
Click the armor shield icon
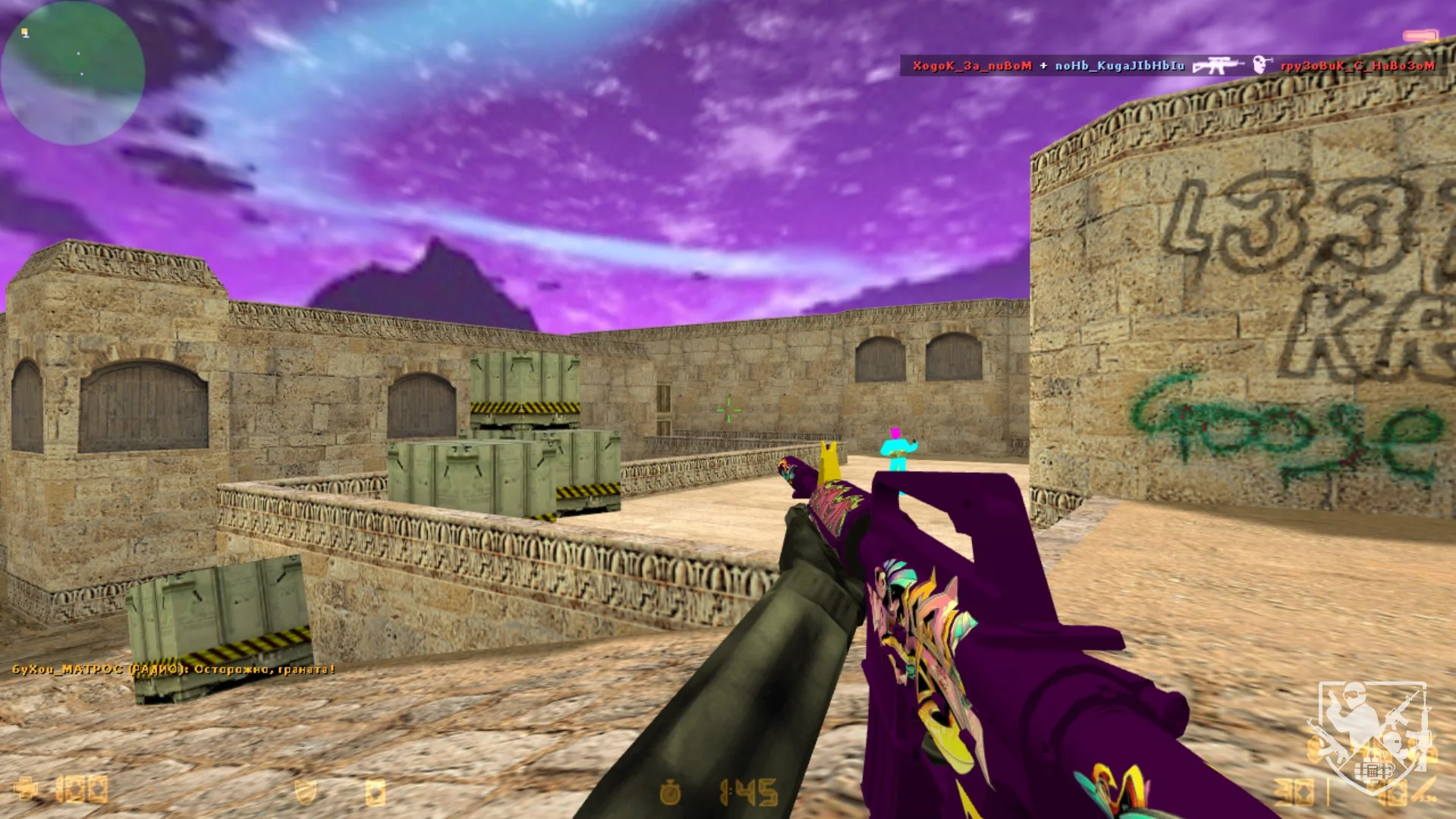(x=305, y=792)
